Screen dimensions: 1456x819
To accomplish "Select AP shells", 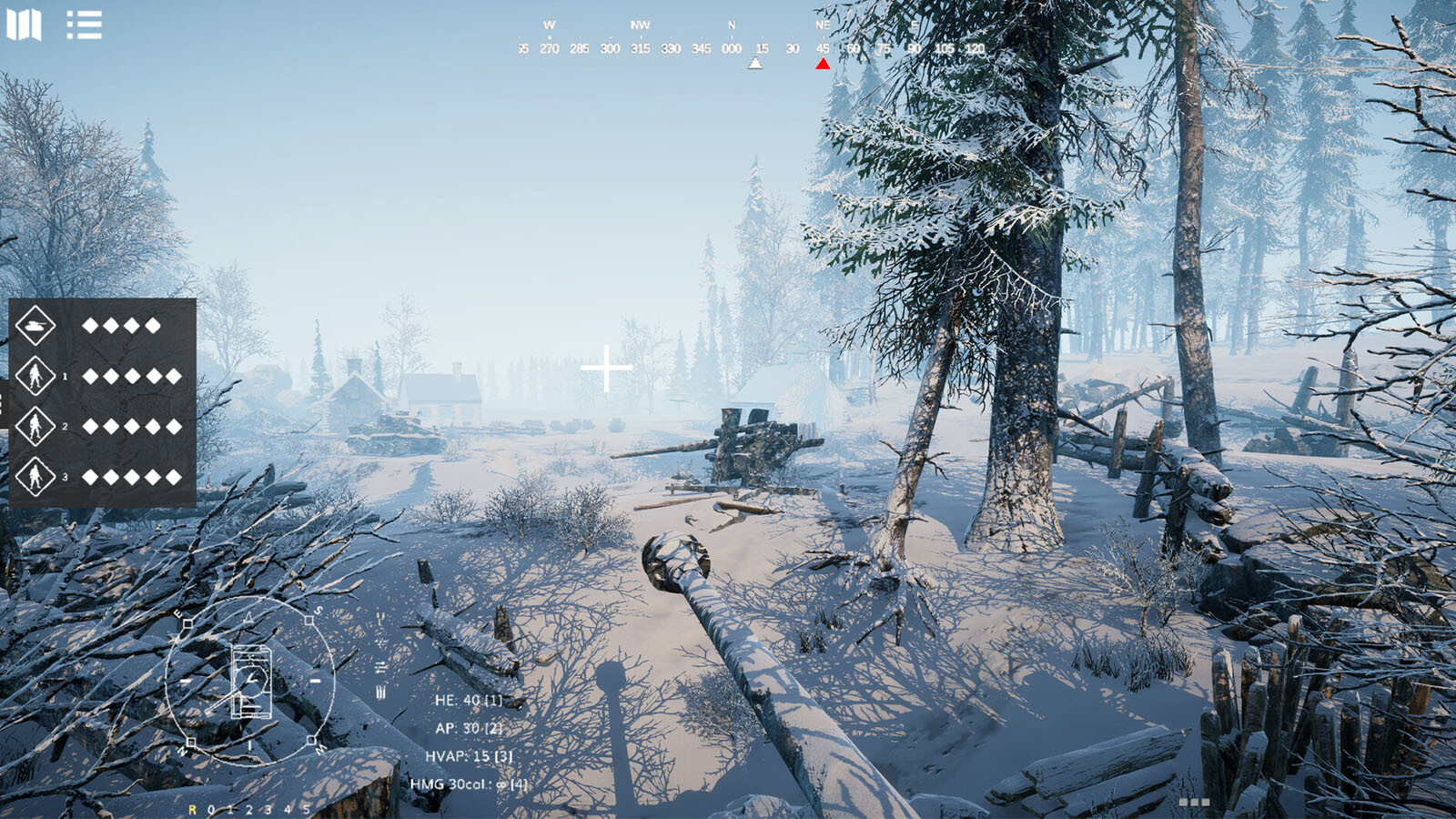I will 468,728.
